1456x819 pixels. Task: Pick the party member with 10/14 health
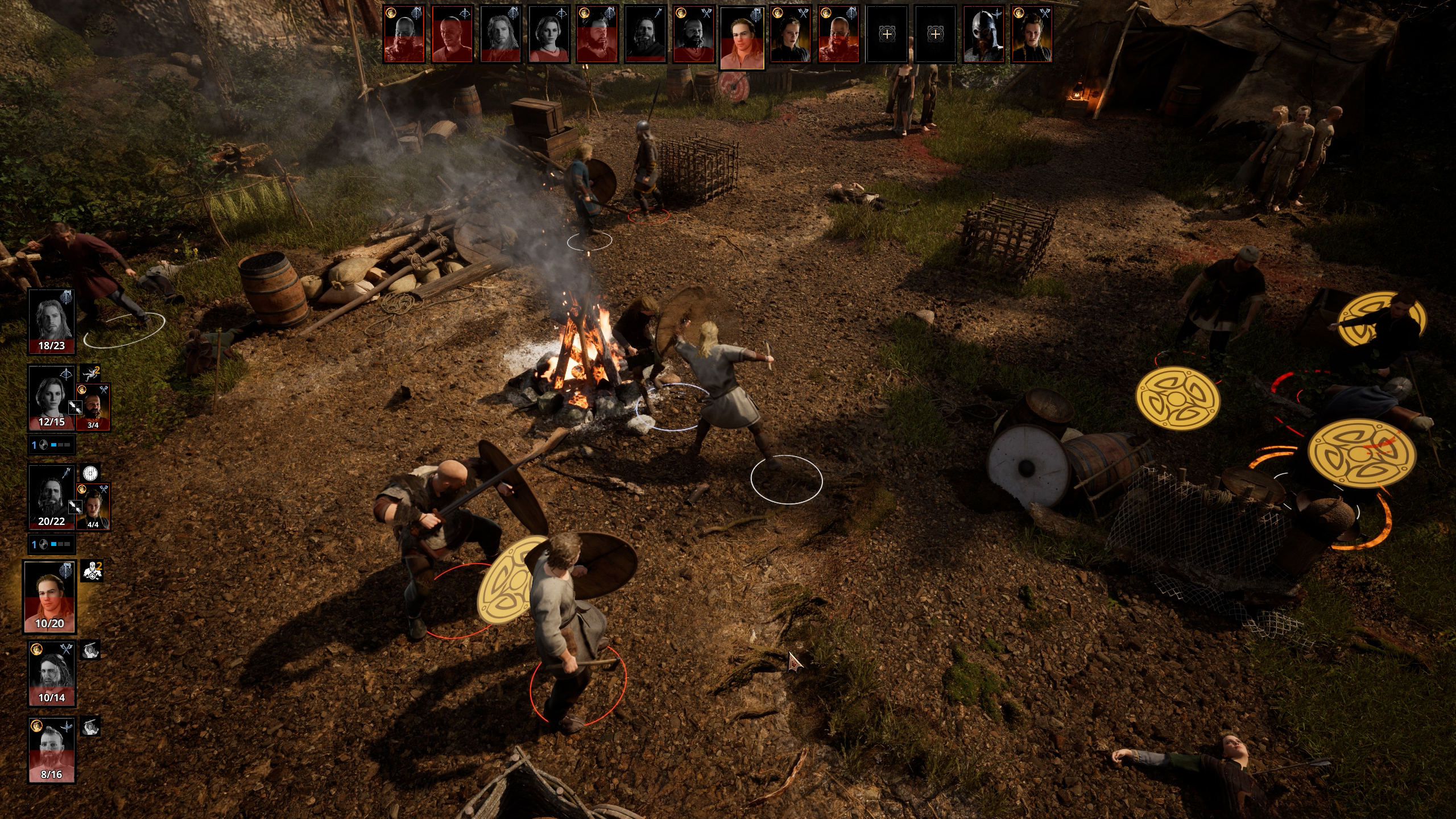pos(51,673)
